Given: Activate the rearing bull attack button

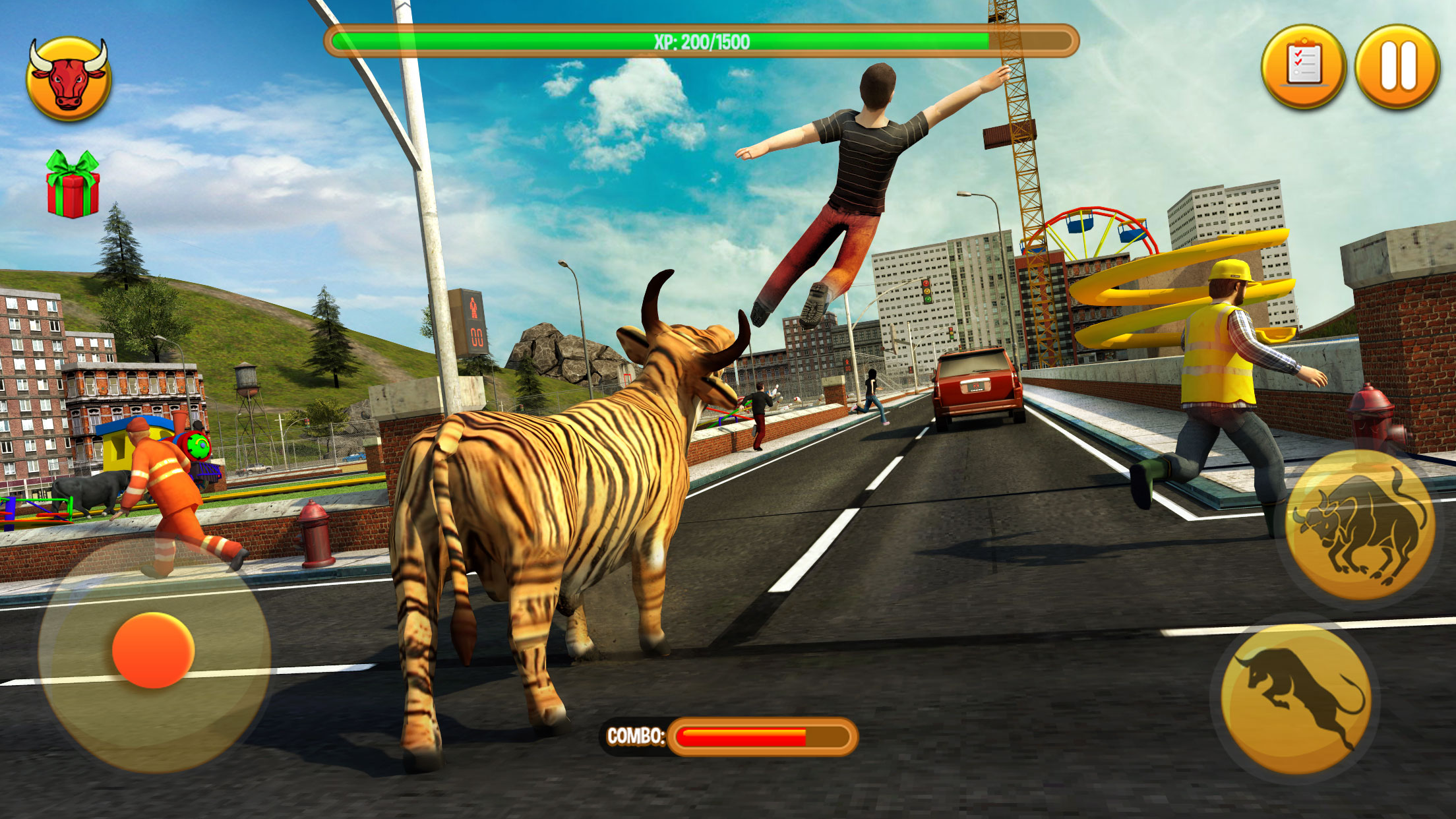Looking at the screenshot, I should (1360, 526).
